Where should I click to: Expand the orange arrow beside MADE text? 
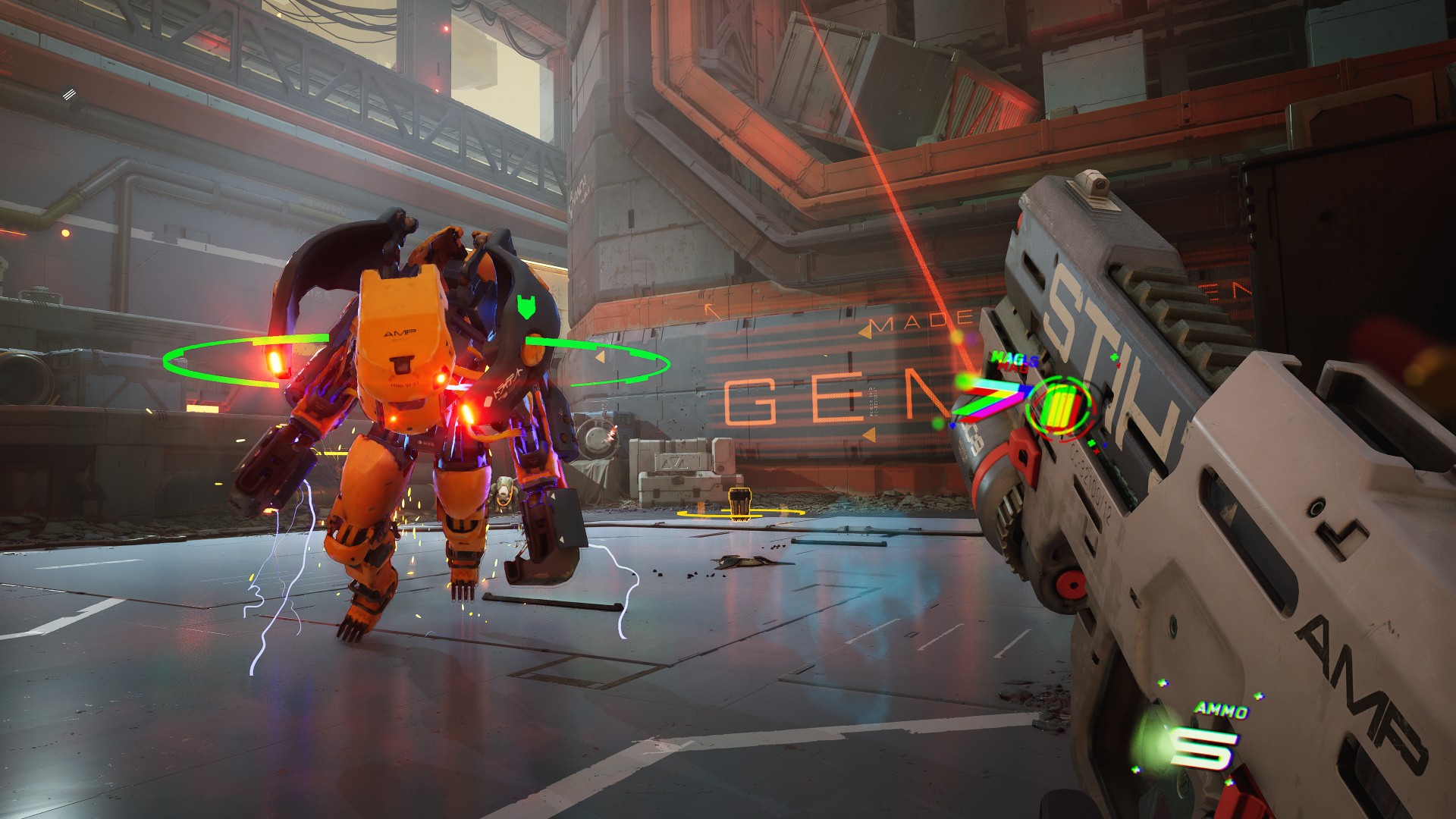coord(866,332)
